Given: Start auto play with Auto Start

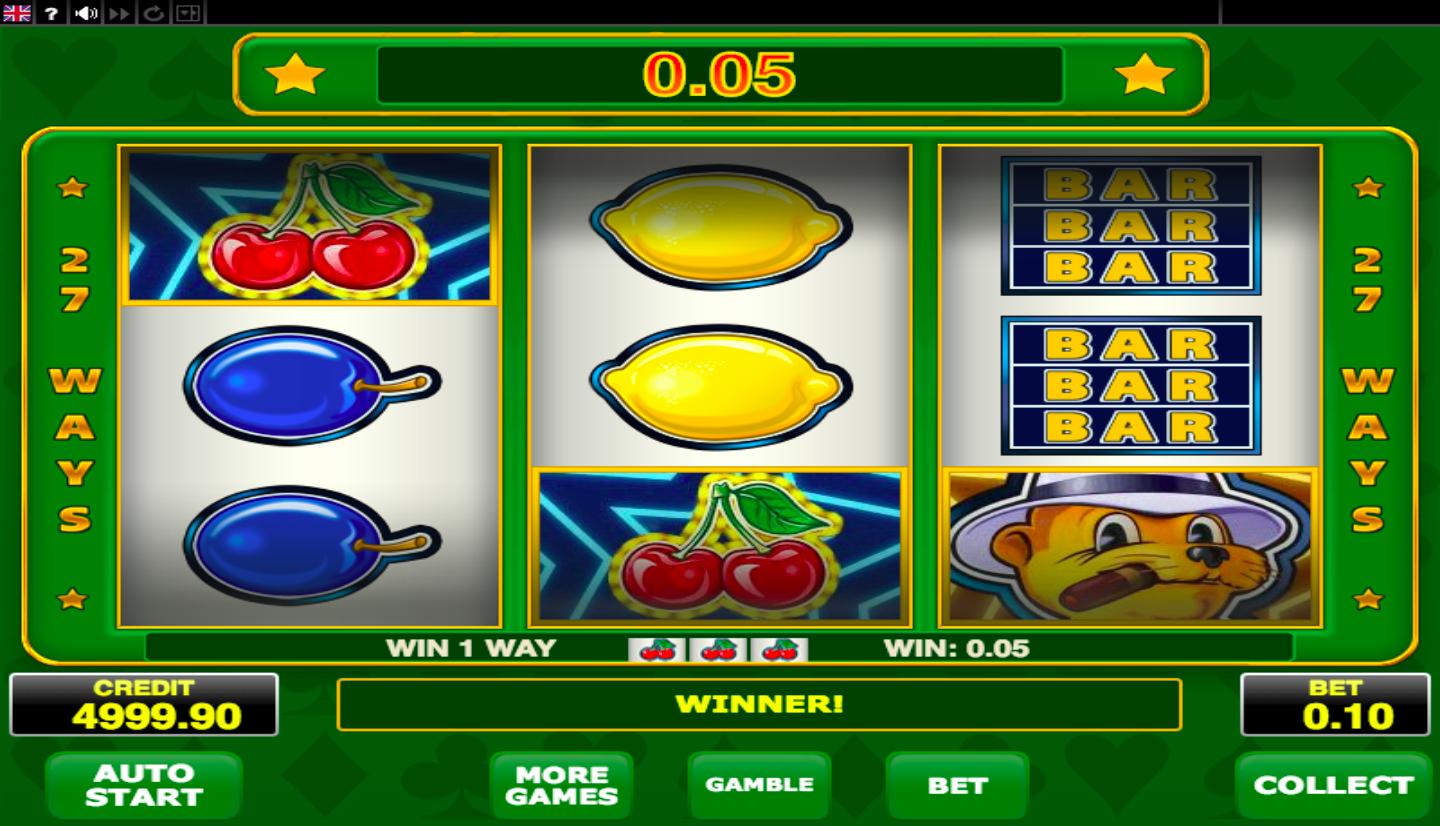Looking at the screenshot, I should 144,785.
